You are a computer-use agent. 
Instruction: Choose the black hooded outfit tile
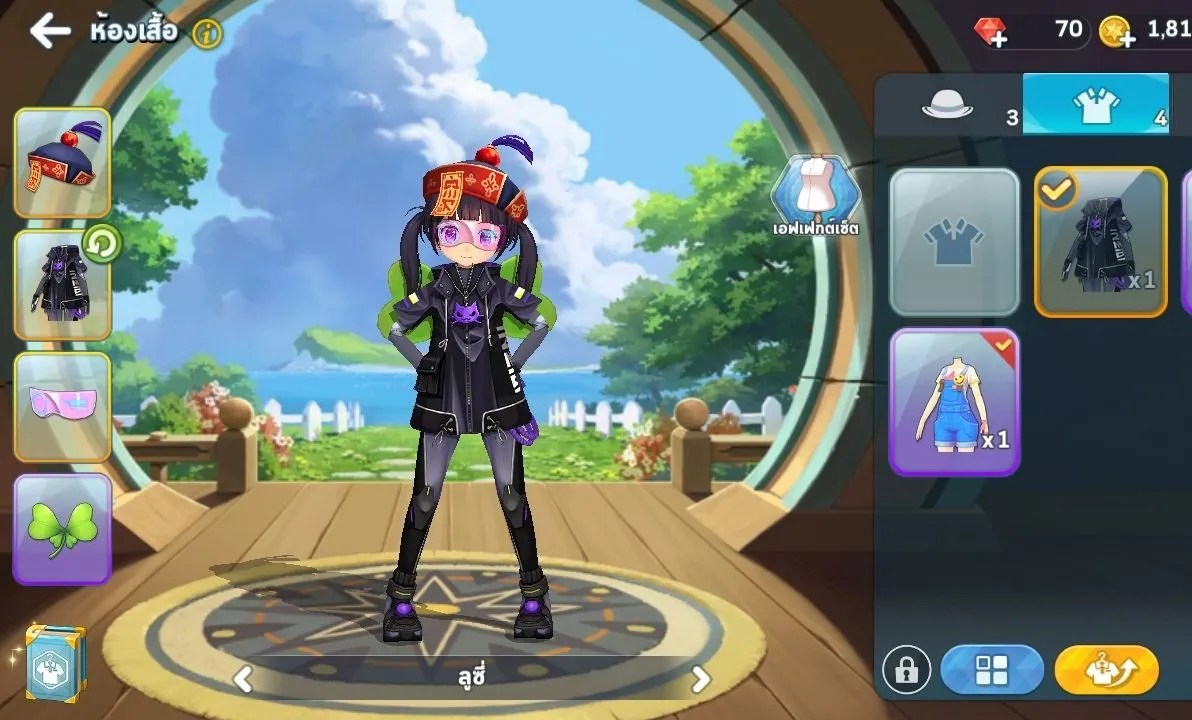[x=1100, y=242]
